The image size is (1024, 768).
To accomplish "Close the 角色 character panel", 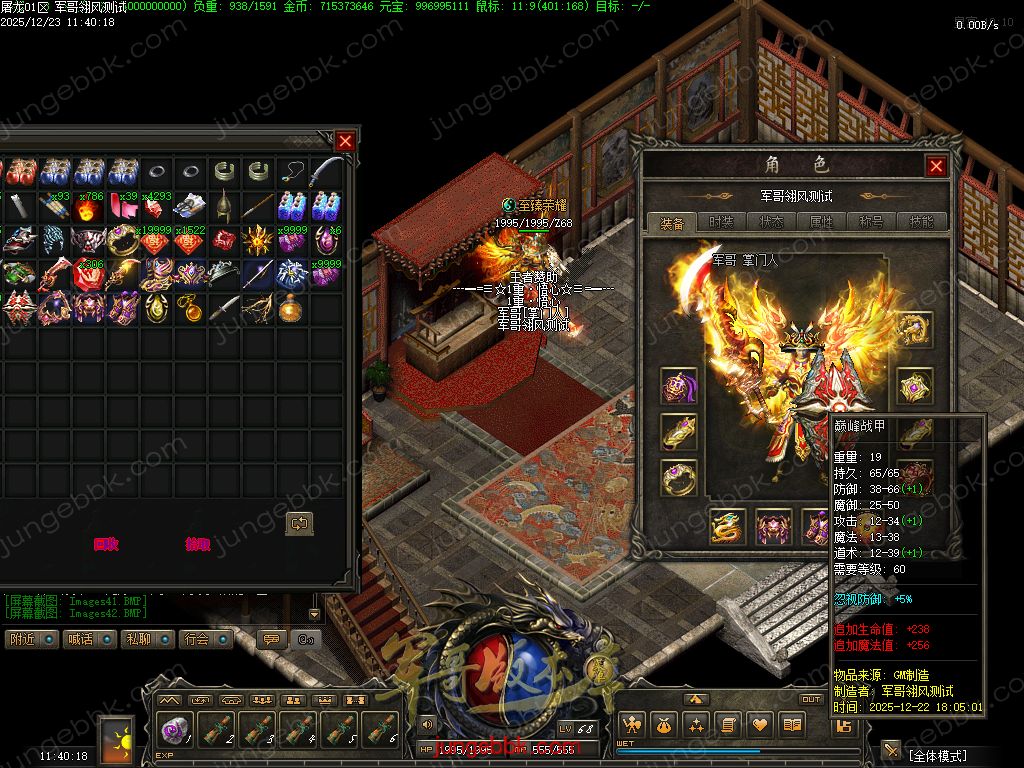I will tap(936, 166).
